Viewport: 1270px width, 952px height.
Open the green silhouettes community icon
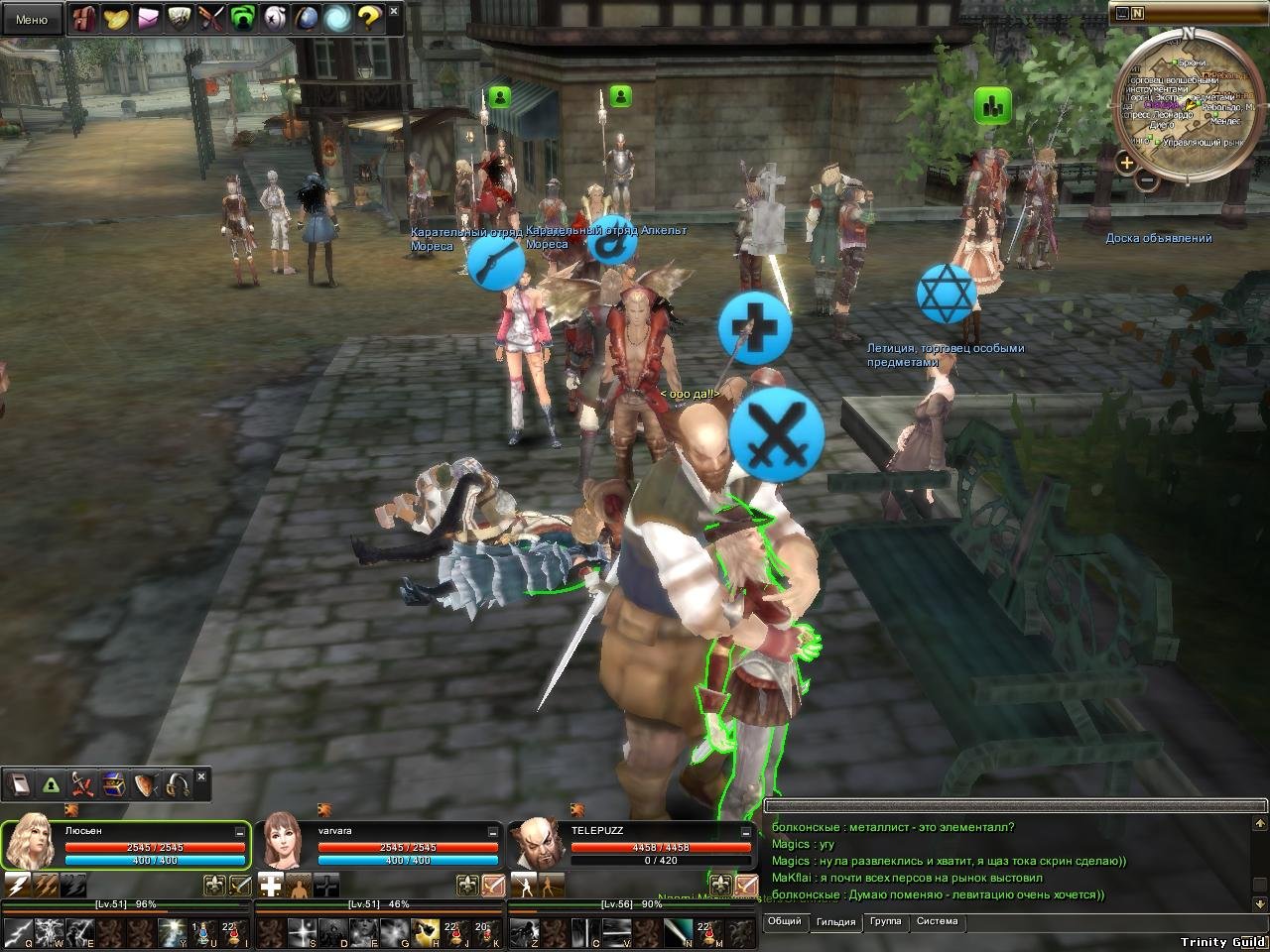tap(242, 18)
